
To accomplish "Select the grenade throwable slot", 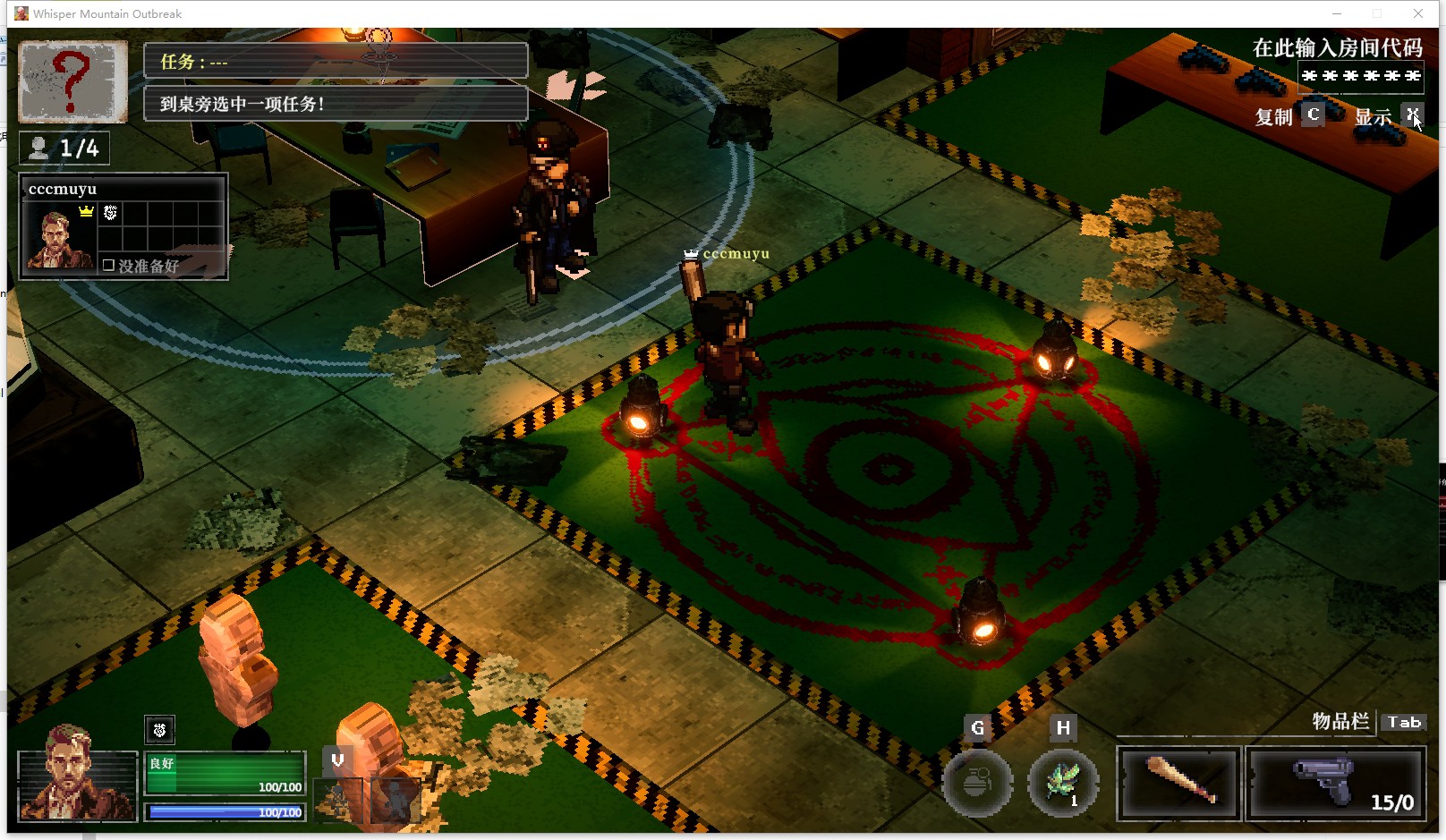I will (x=977, y=783).
